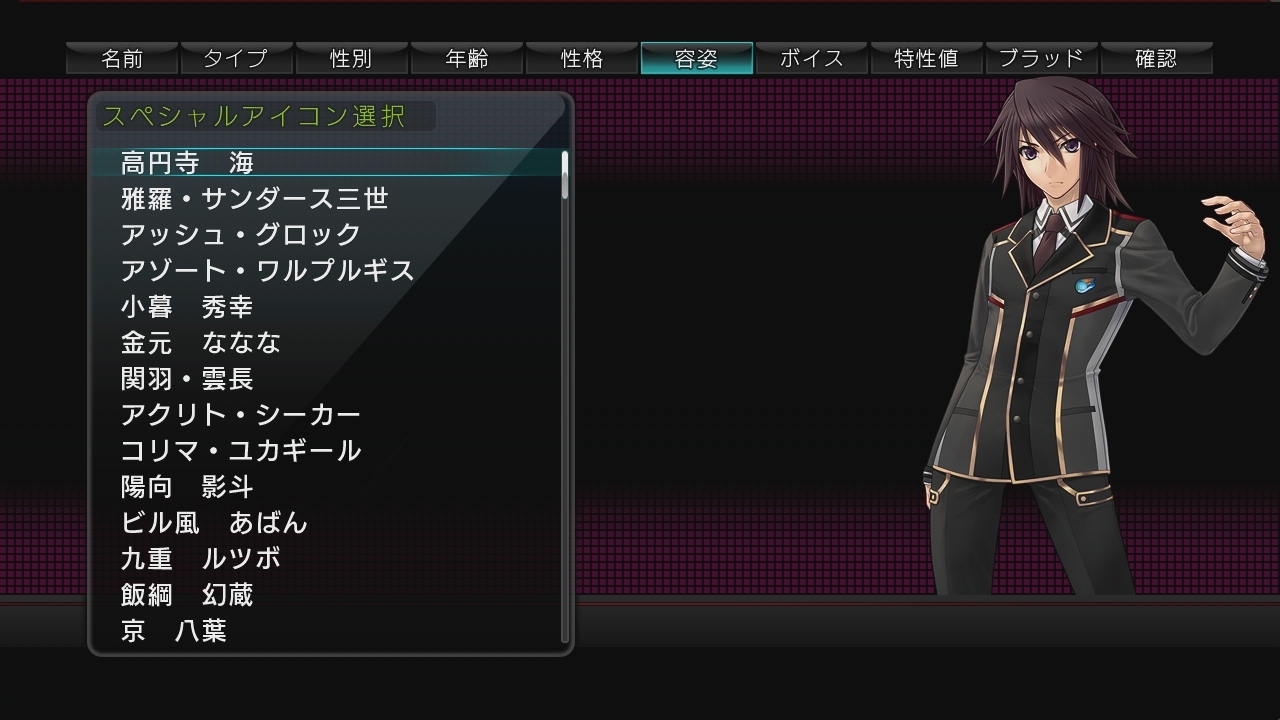Screen dimensions: 1280x720
Task: Pick the 関羽・雲長 entry
Action: [x=187, y=378]
